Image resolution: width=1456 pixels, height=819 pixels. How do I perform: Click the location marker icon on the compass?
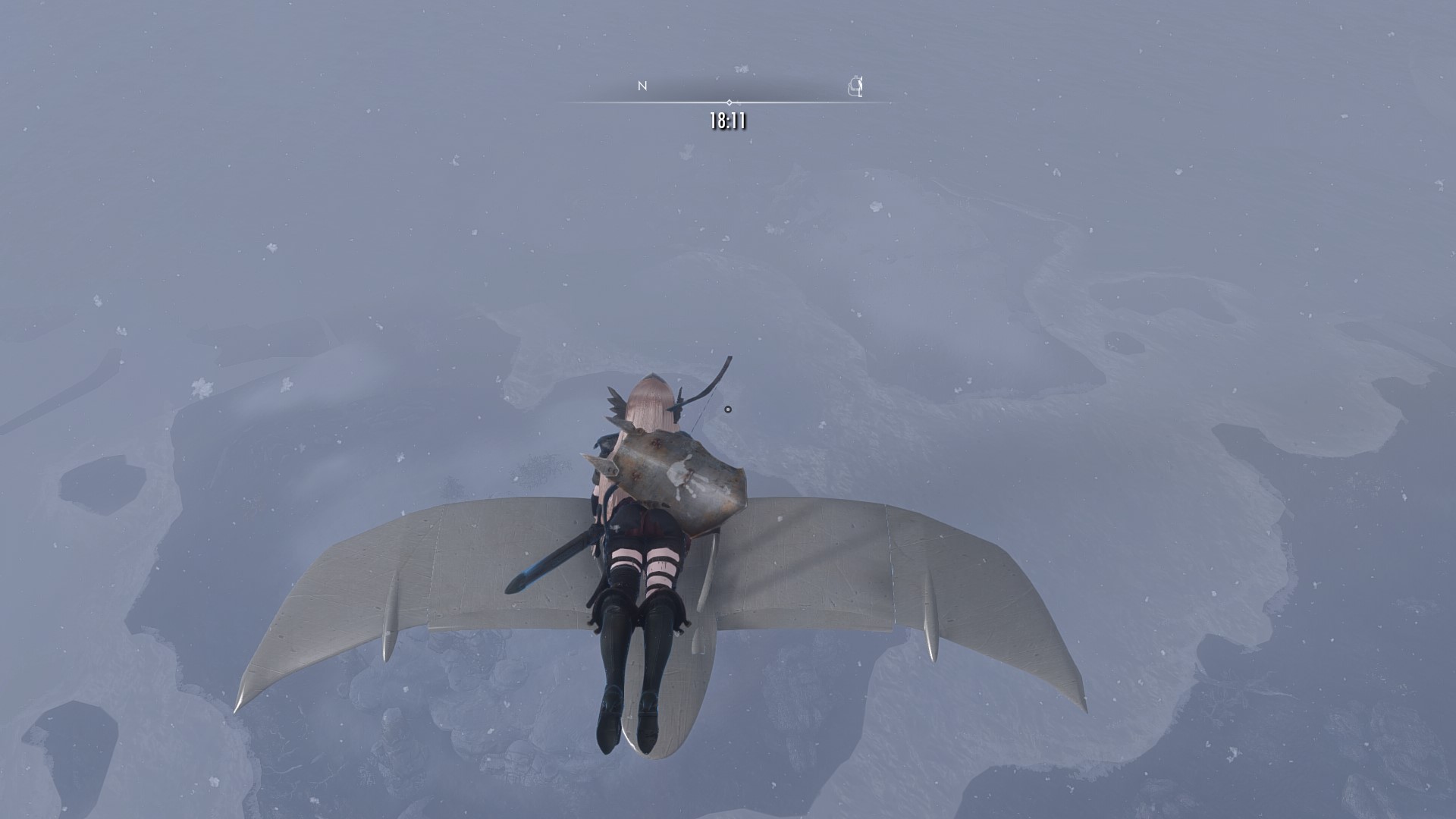coord(855,86)
